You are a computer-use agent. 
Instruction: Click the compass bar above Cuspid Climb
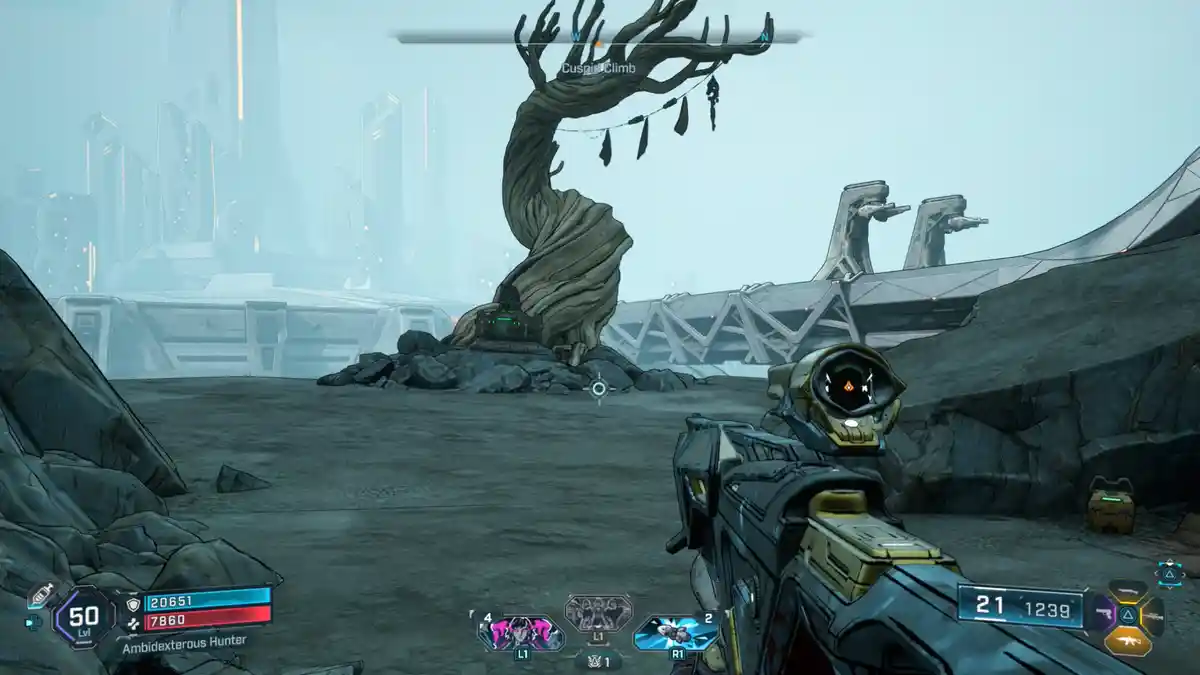(598, 38)
